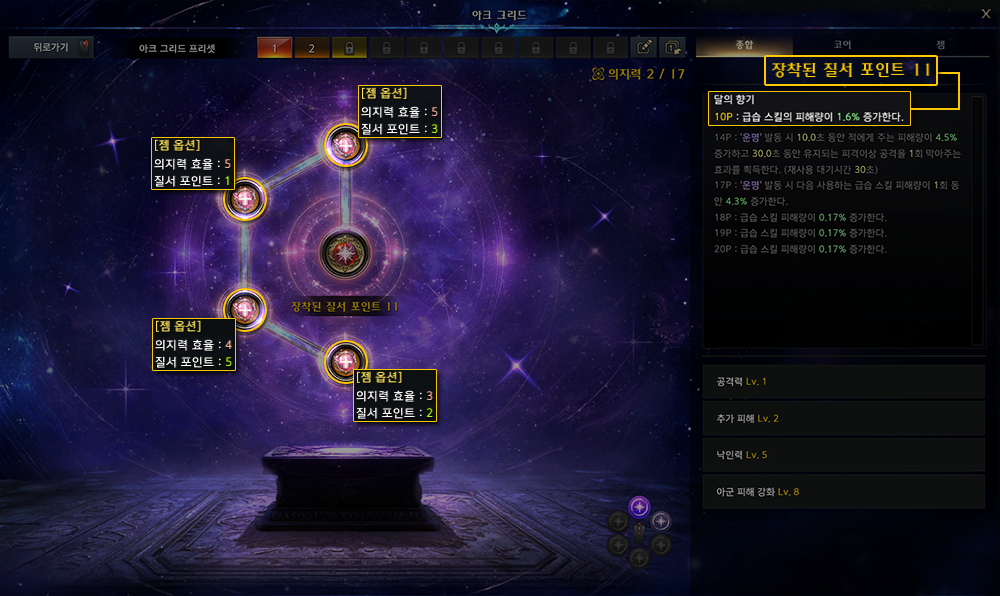The width and height of the screenshot is (1000, 596).
Task: Select the highlighted purple core selector icon
Action: (640, 507)
